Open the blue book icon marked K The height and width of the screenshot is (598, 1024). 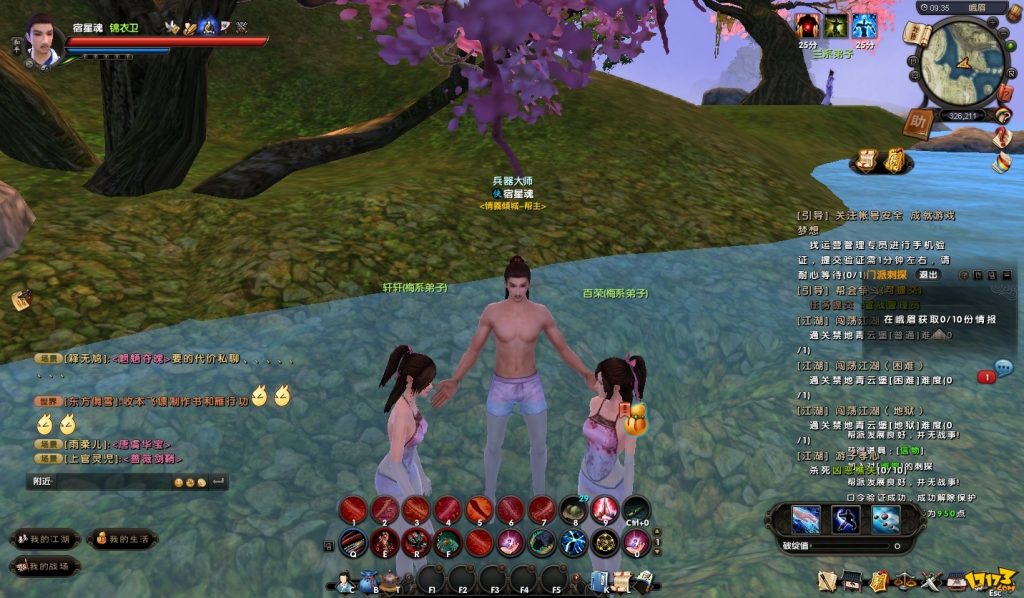tap(599, 580)
